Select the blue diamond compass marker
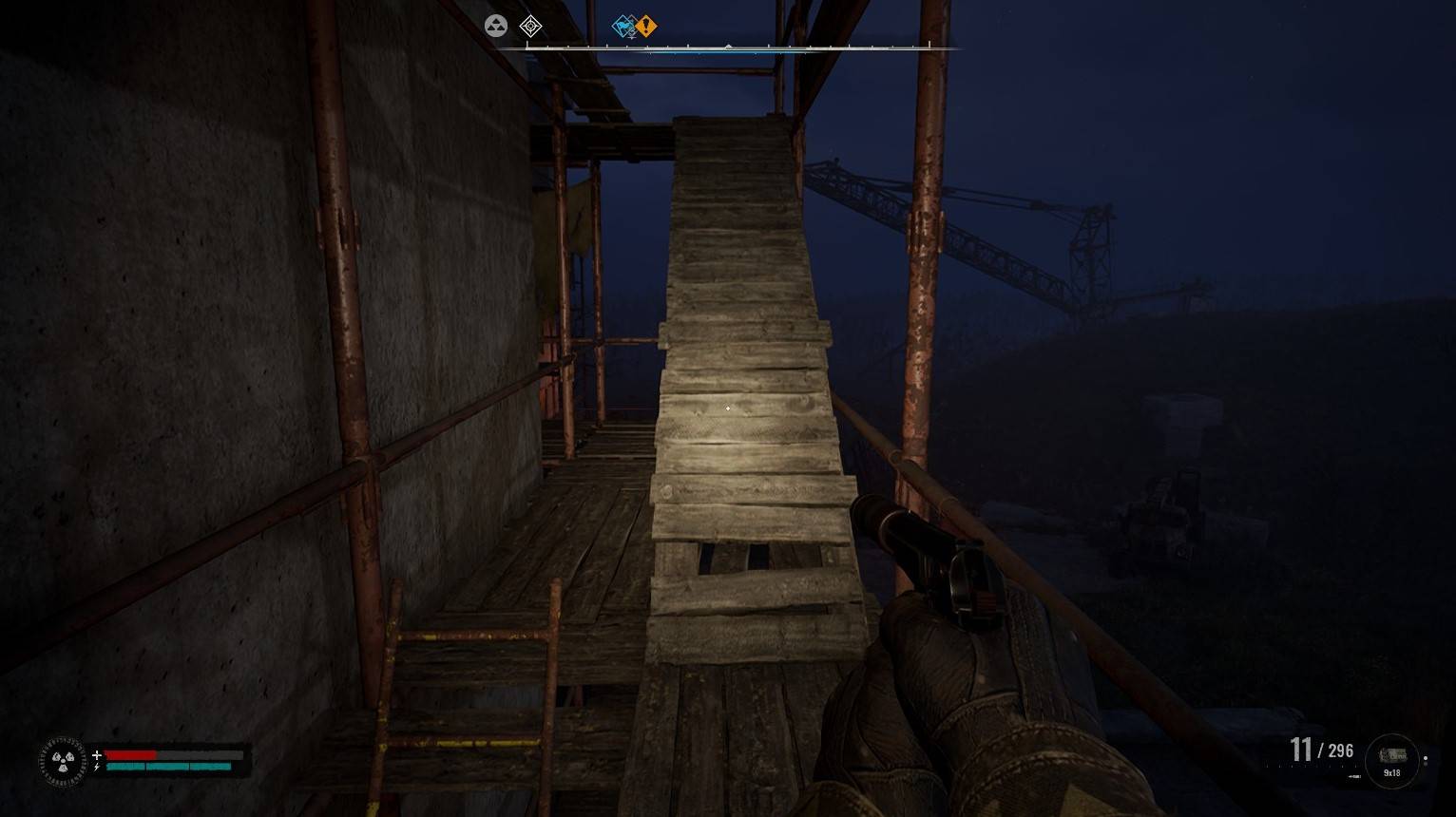The image size is (1456, 817). click(623, 27)
